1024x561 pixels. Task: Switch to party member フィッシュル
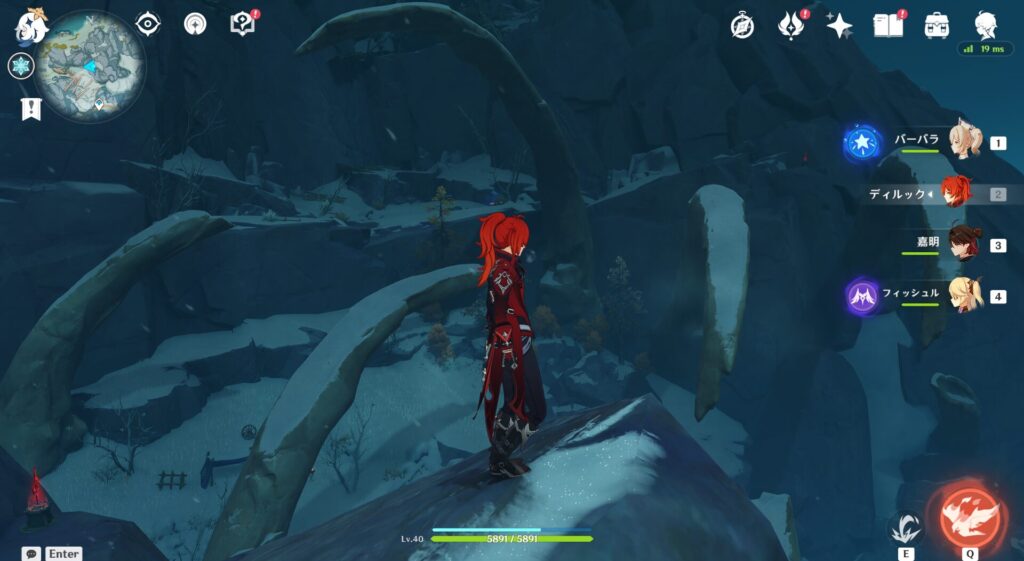tap(963, 295)
